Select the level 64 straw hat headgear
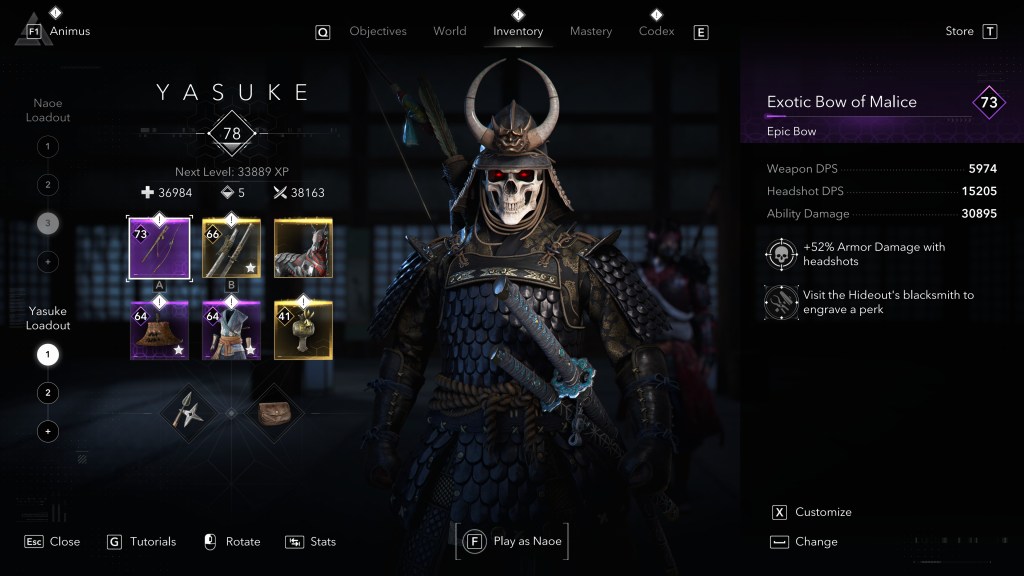1024x576 pixels. (159, 330)
